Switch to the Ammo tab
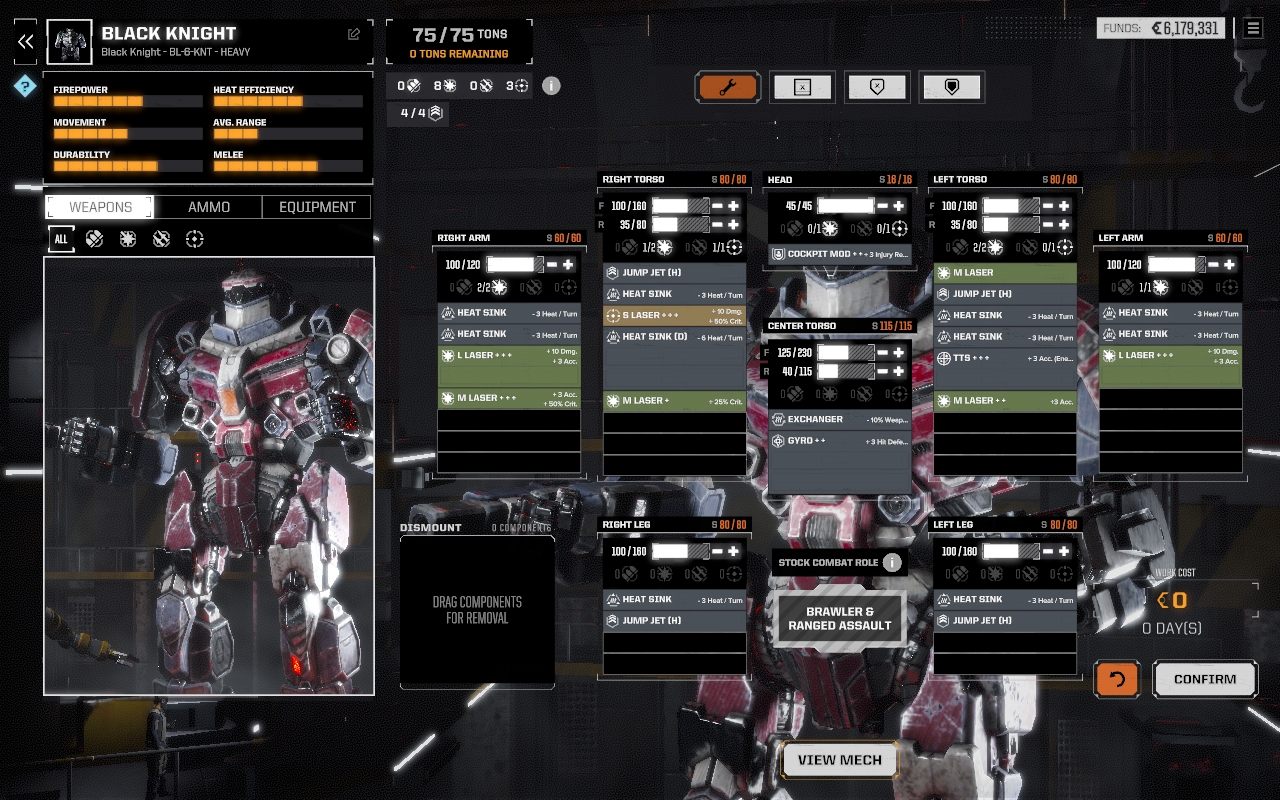Image resolution: width=1280 pixels, height=800 pixels. pyautogui.click(x=209, y=207)
